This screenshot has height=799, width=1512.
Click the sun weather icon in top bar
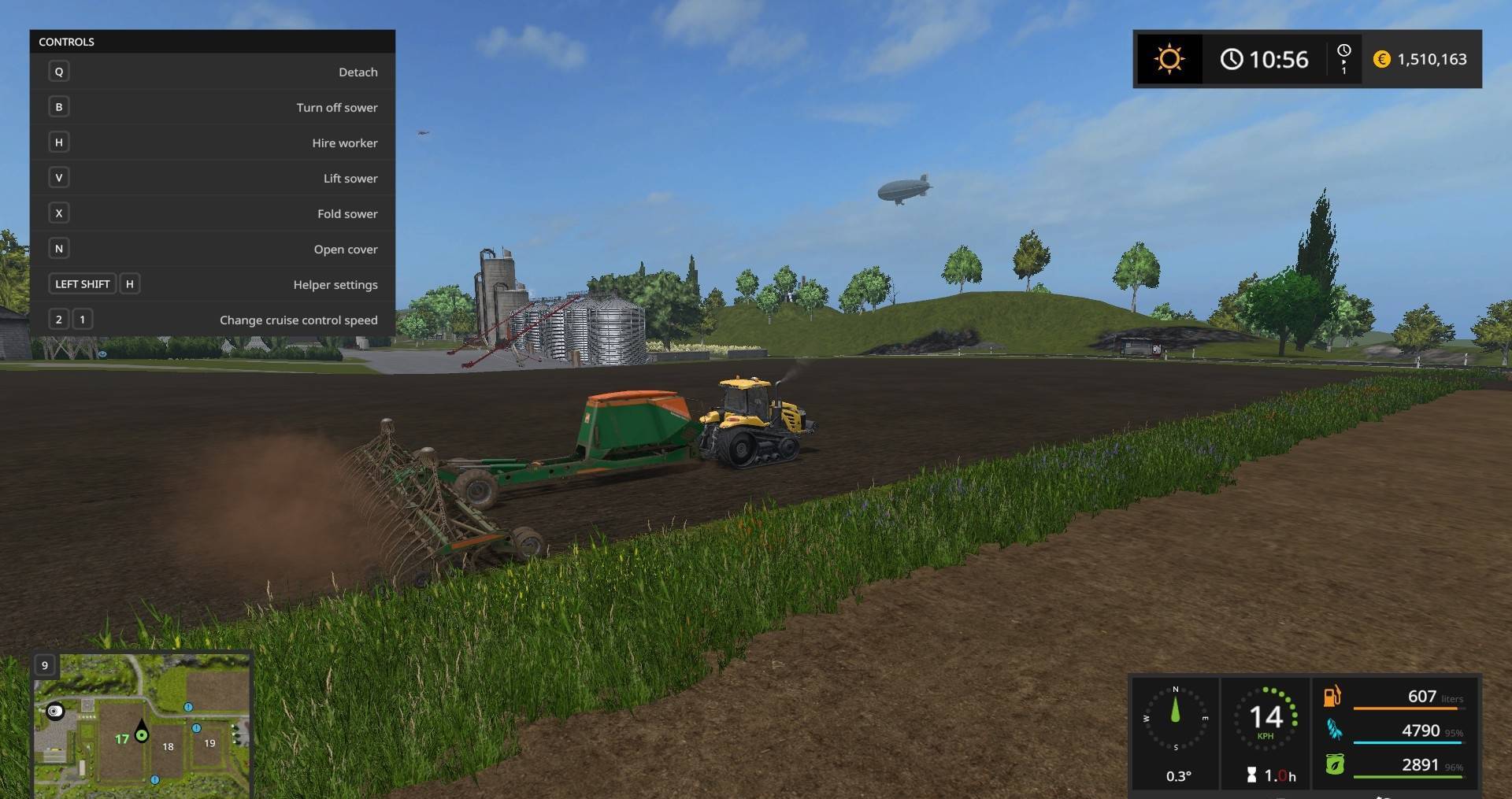click(1168, 58)
